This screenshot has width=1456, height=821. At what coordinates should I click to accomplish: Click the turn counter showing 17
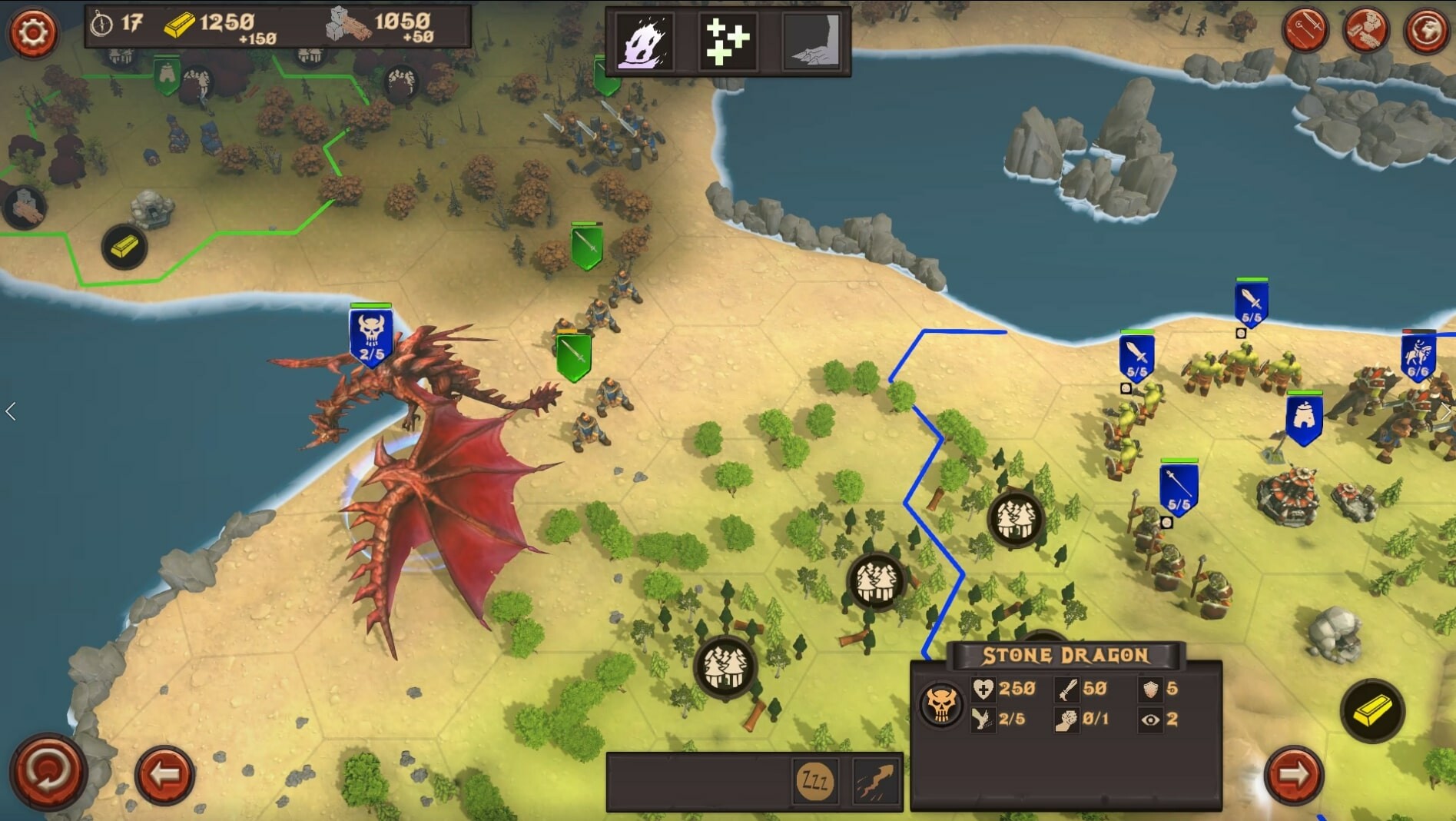(115, 24)
